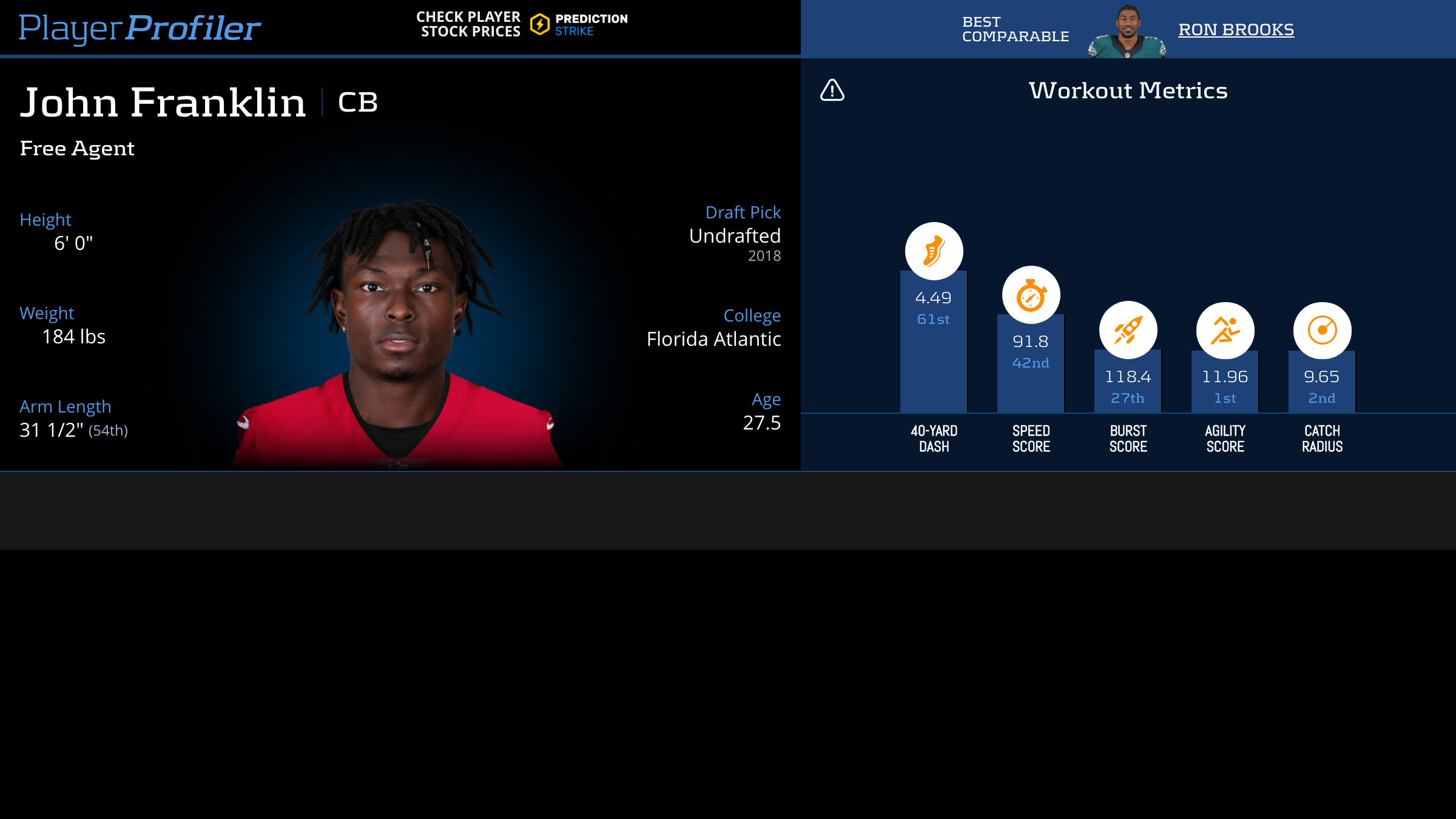Viewport: 1456px width, 819px height.
Task: Select the Agility Score runner icon
Action: tap(1225, 331)
